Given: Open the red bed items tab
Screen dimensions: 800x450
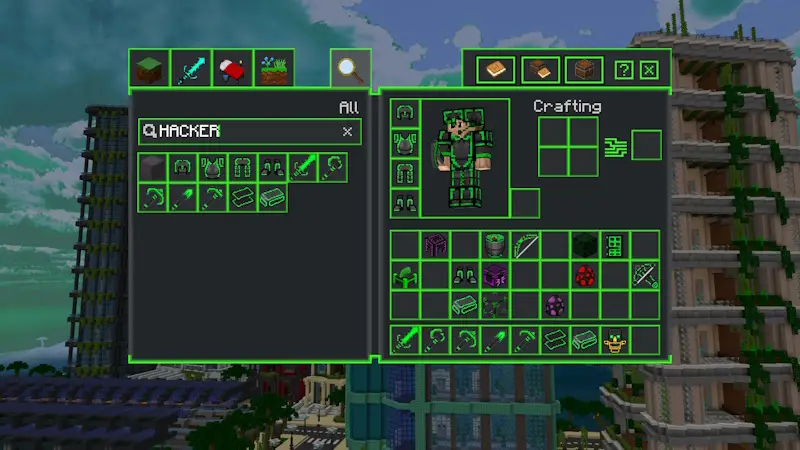Looking at the screenshot, I should 231,70.
